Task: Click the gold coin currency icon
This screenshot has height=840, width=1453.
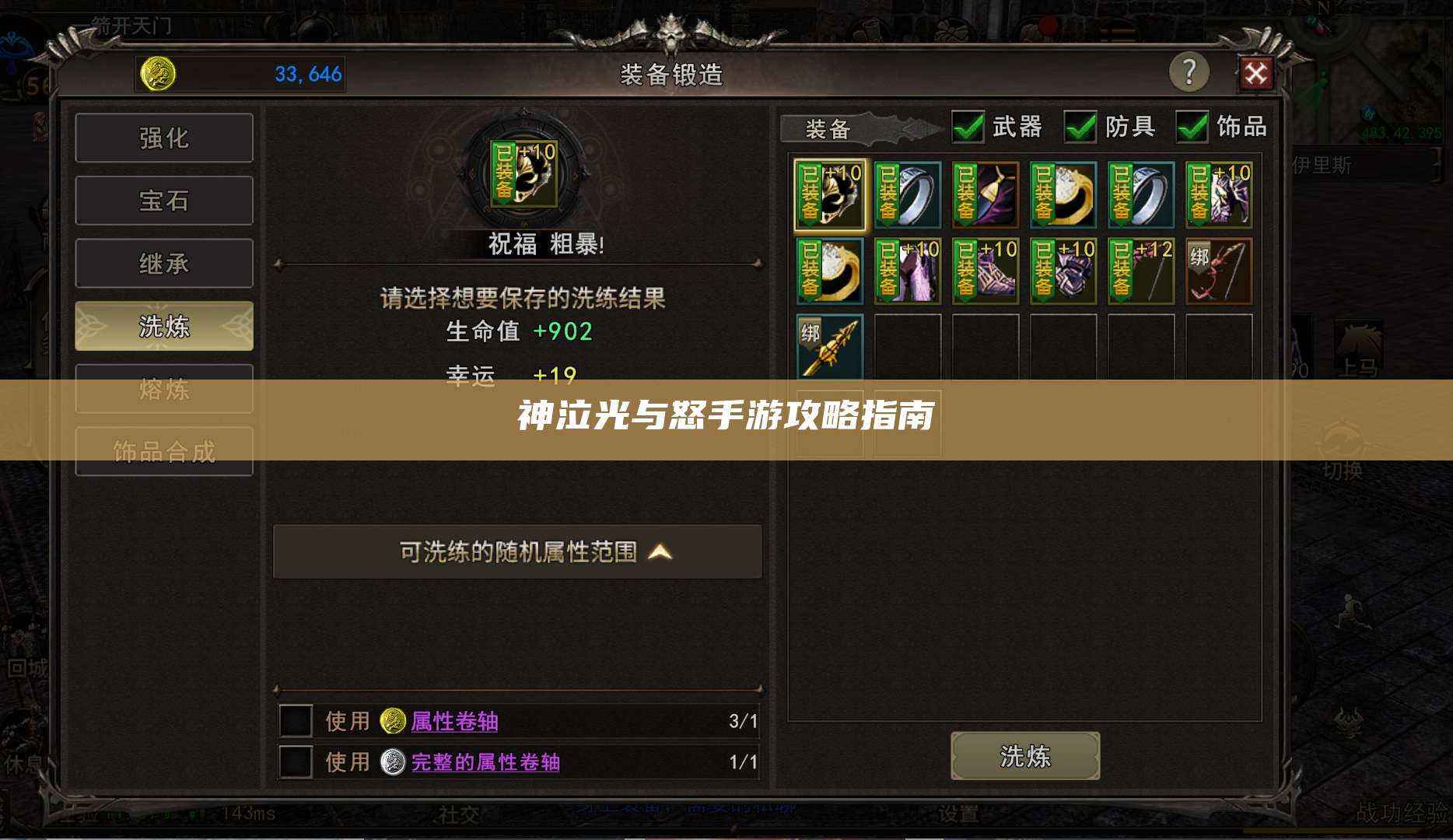Action: coord(159,74)
